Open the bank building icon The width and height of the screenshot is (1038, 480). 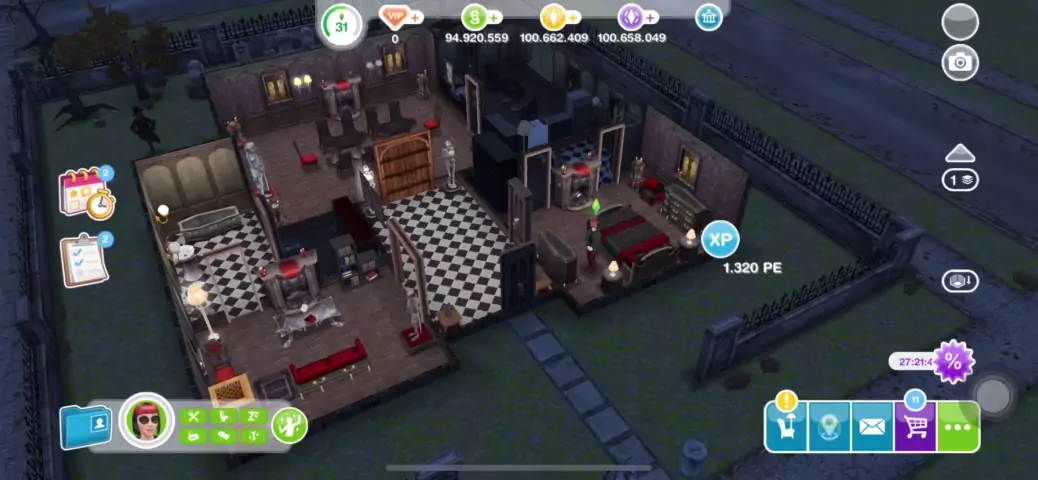click(709, 17)
